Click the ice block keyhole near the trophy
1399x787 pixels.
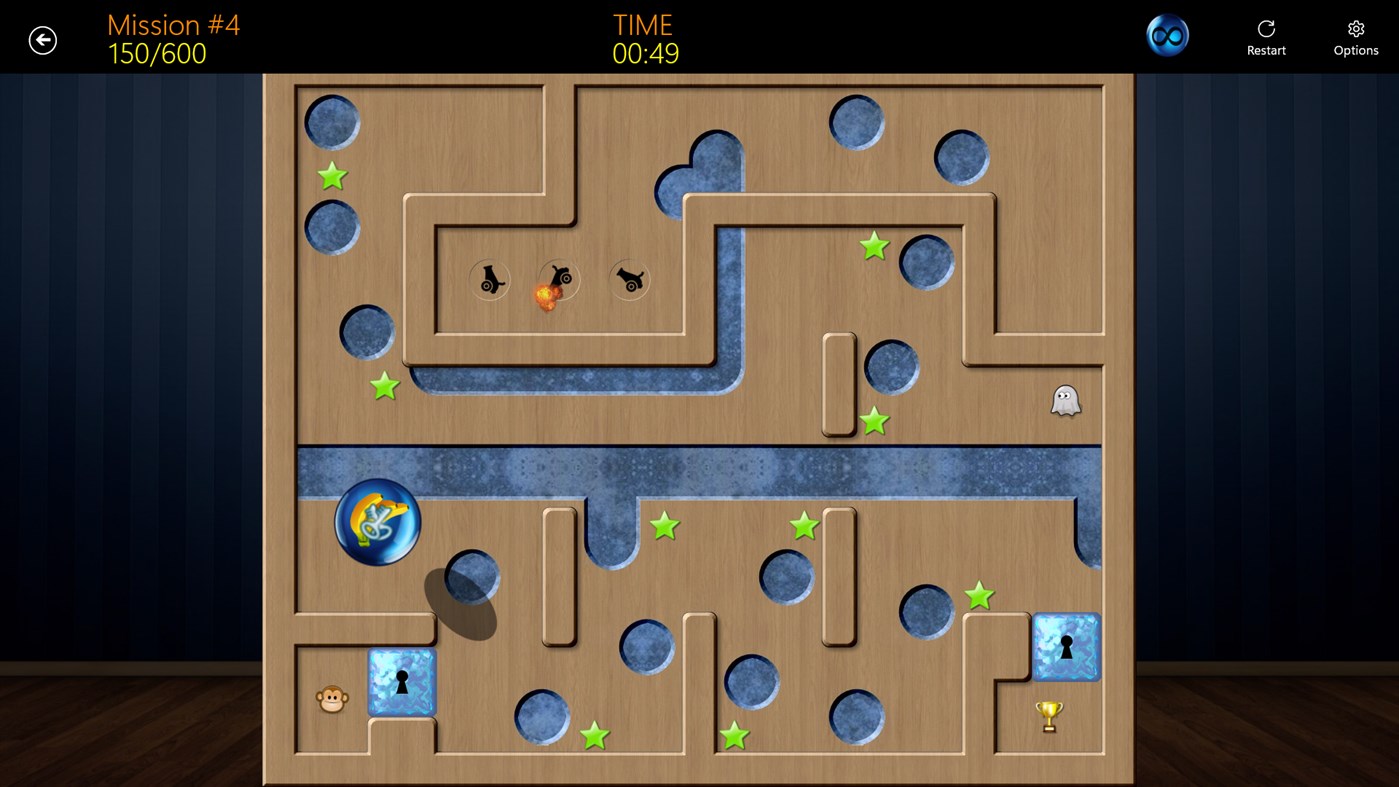tap(1065, 647)
